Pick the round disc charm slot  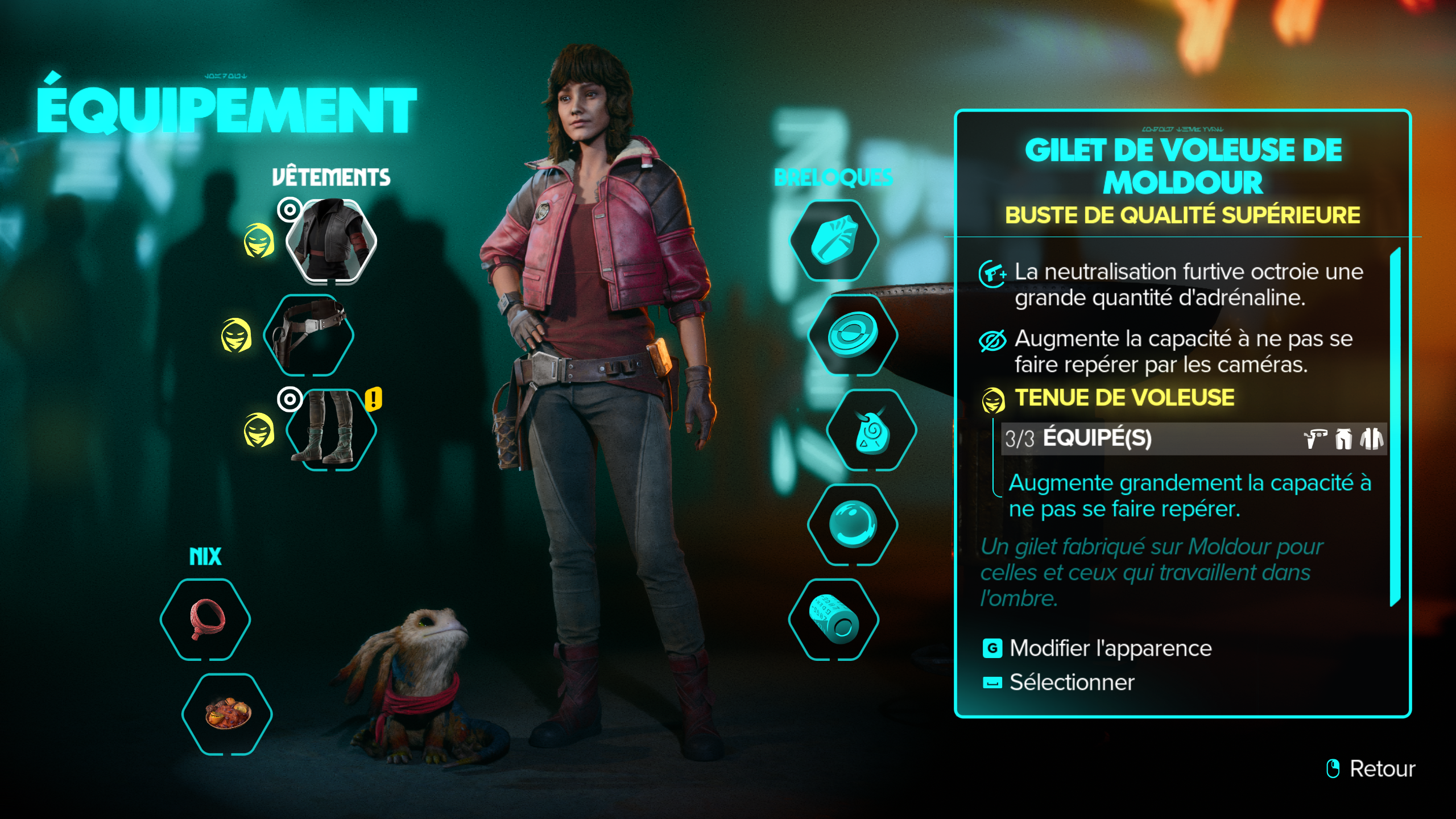click(x=853, y=335)
